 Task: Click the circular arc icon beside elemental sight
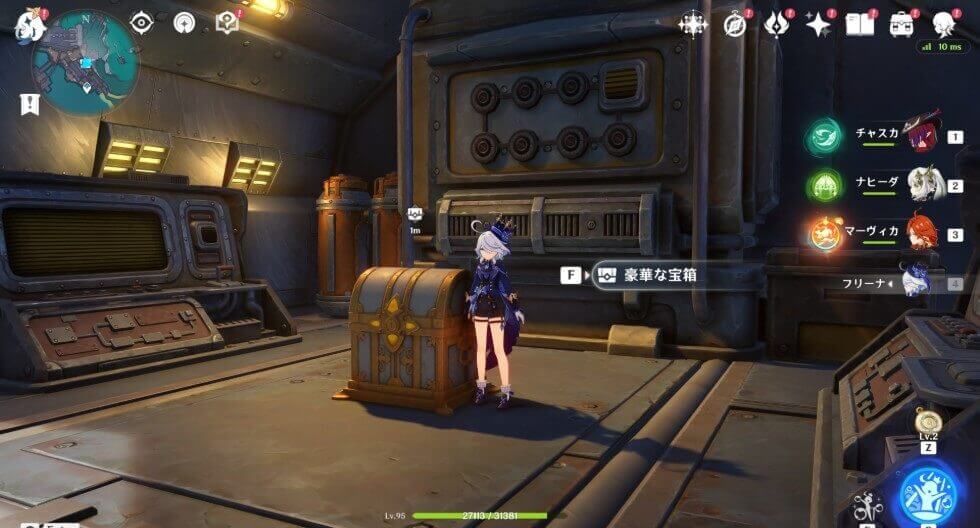[184, 23]
